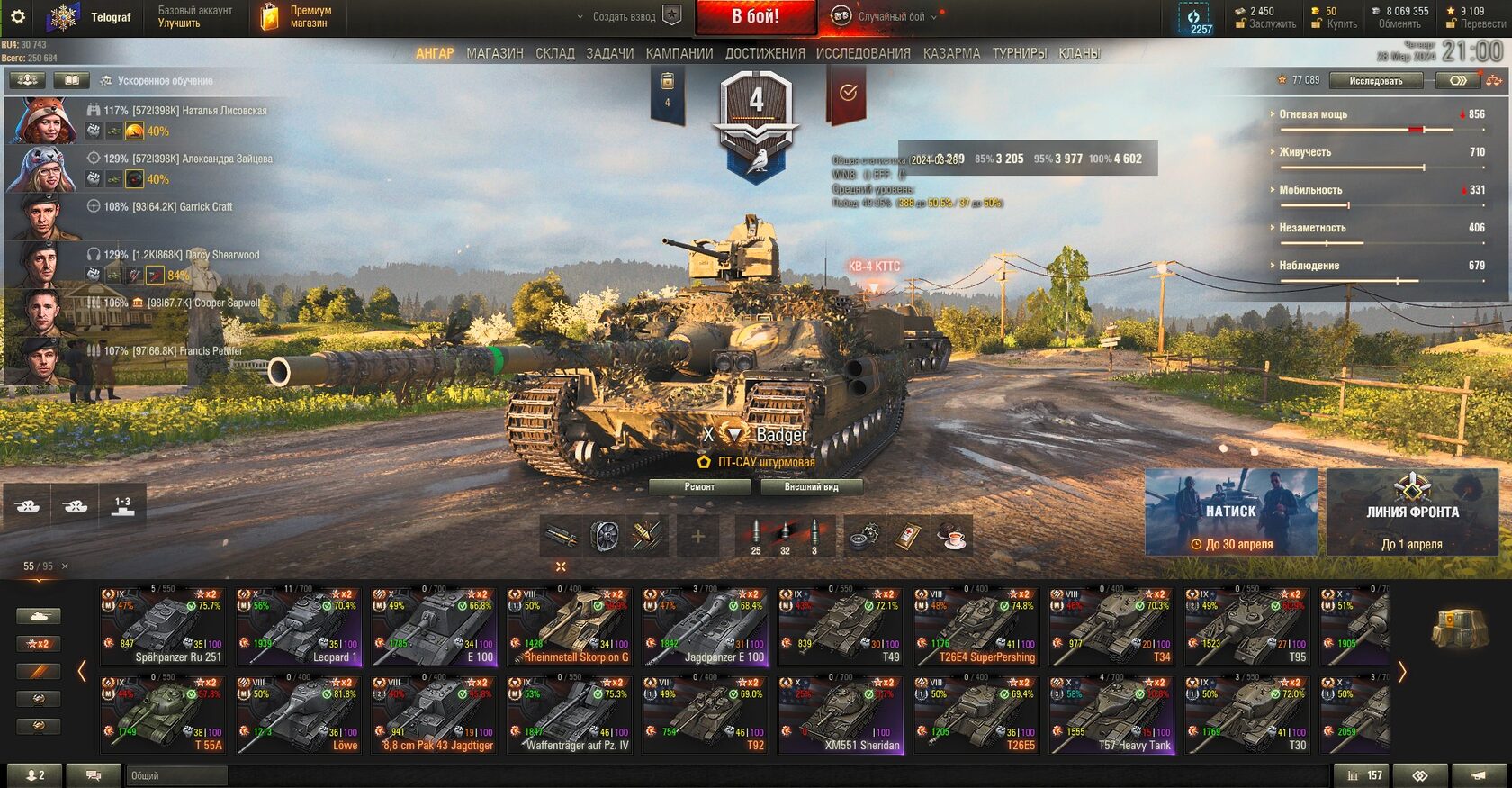The image size is (1512, 788).
Task: Click Создать взвод to form a platoon
Action: [x=626, y=17]
